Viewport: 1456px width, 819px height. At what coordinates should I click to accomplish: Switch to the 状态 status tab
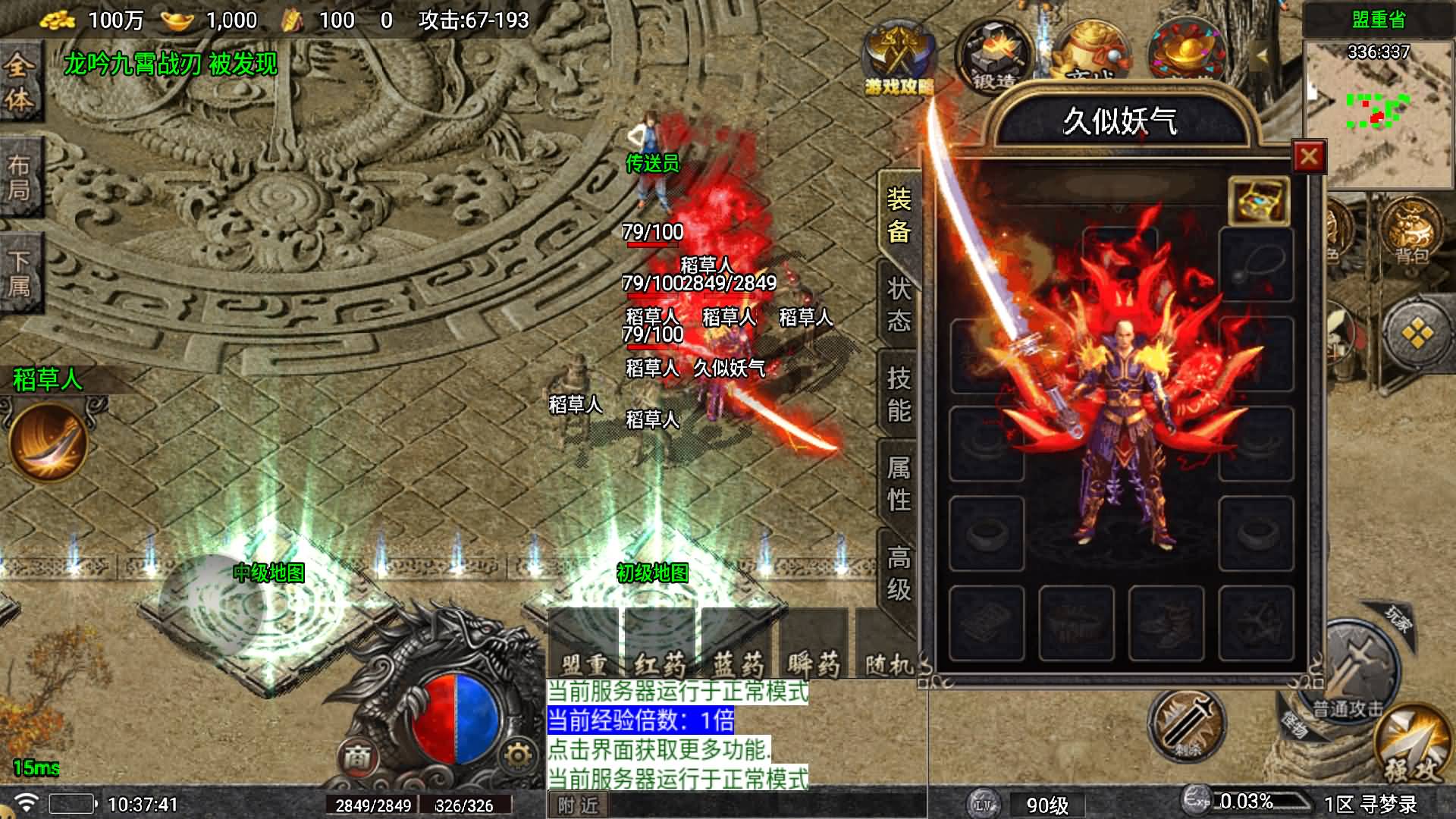point(899,304)
